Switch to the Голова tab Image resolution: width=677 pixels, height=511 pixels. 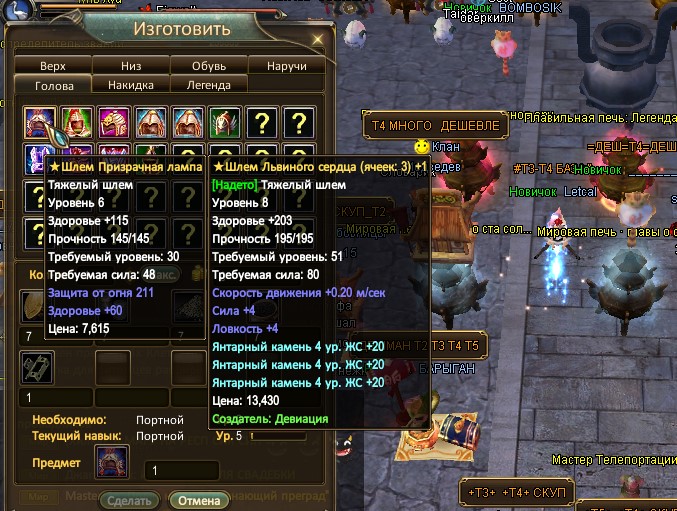[x=53, y=85]
